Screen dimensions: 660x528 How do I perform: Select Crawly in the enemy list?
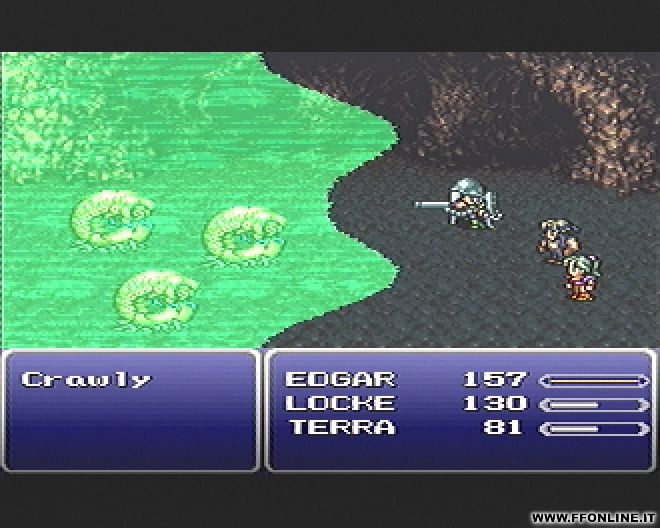(86, 380)
